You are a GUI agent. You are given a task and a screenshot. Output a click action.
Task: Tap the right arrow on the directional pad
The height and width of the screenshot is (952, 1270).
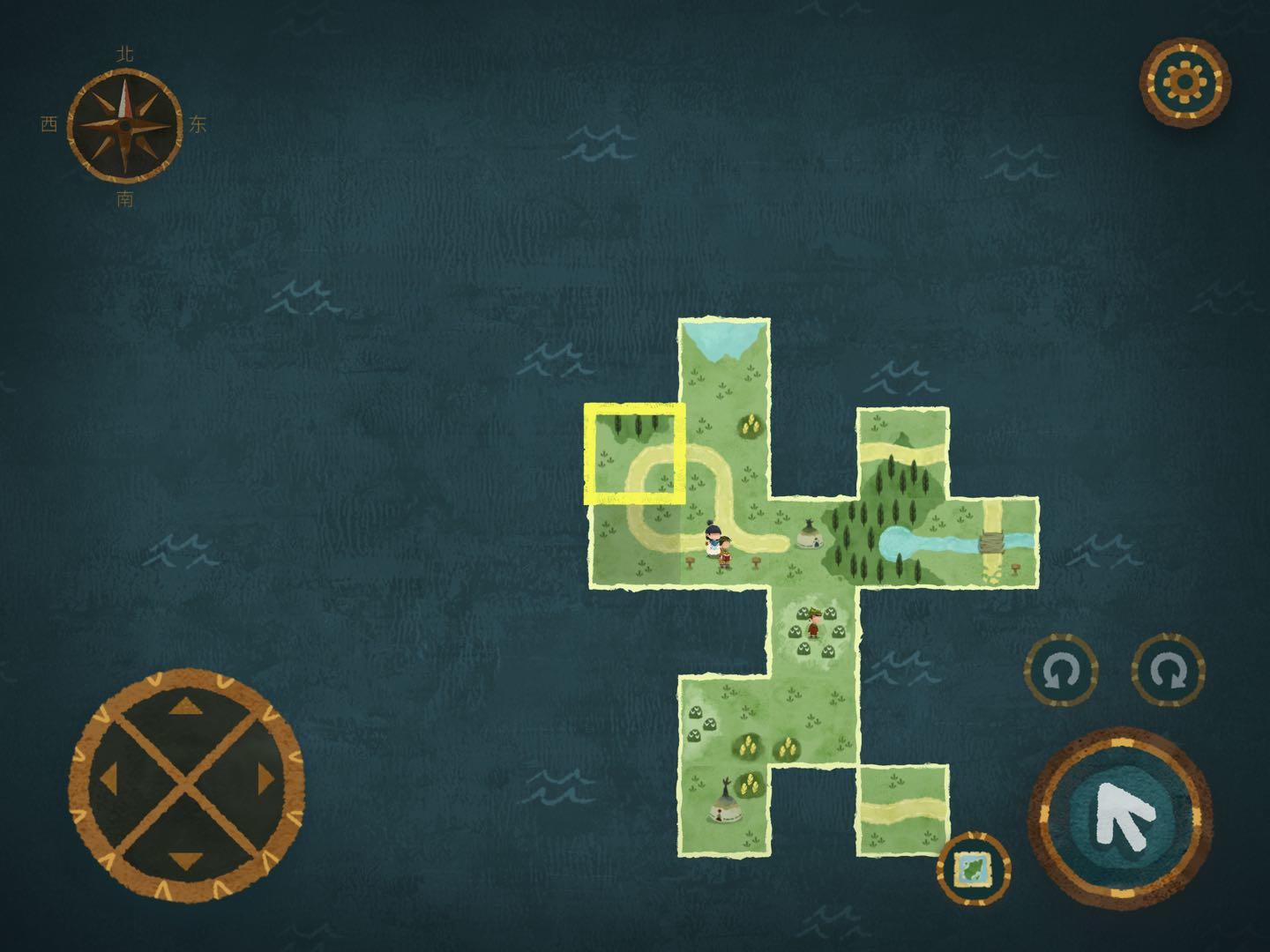click(264, 779)
